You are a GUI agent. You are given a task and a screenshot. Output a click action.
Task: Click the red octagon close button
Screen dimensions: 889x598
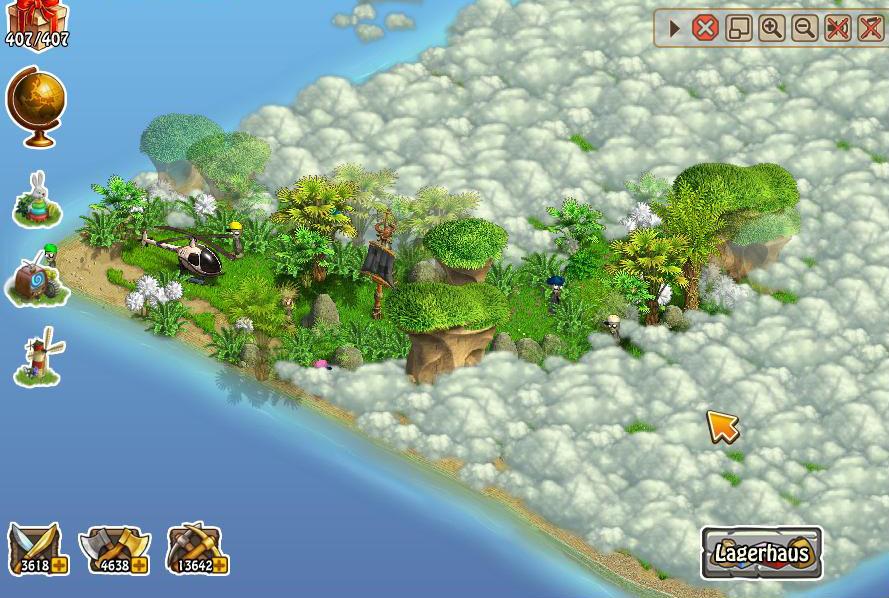pyautogui.click(x=705, y=28)
